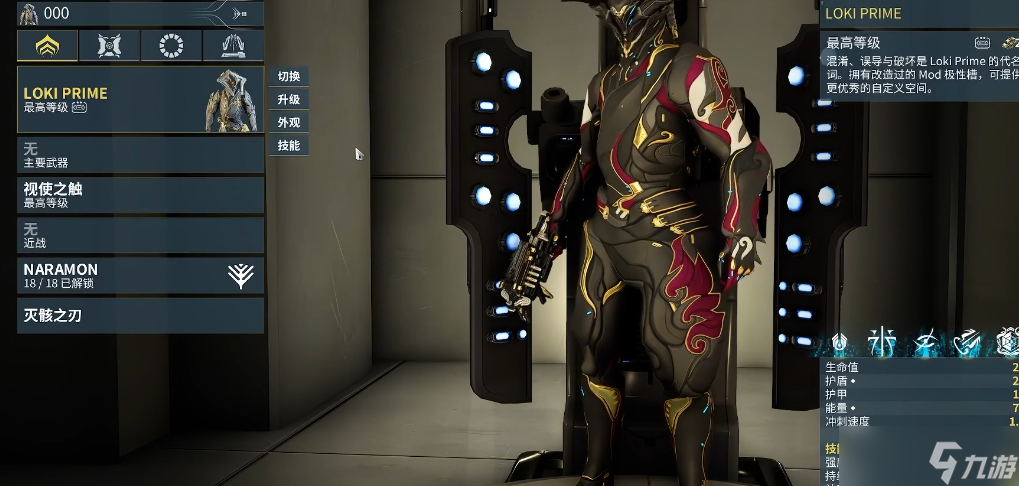Select the humanoid-figure ability icon
This screenshot has width=1019, height=486.
pyautogui.click(x=883, y=343)
